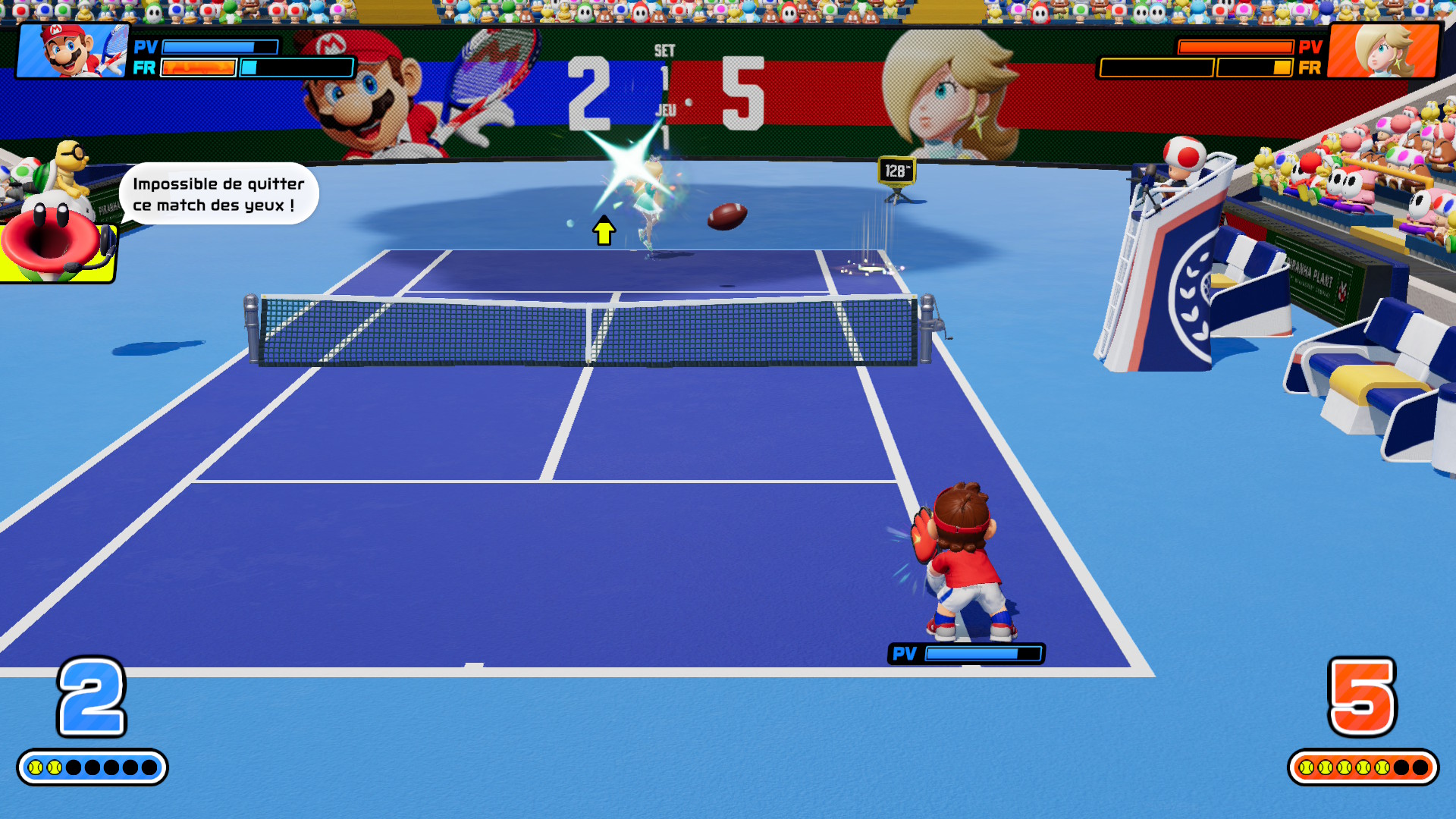Click Rosalina's player portrait
Viewport: 1456px width, 819px height.
1384,50
